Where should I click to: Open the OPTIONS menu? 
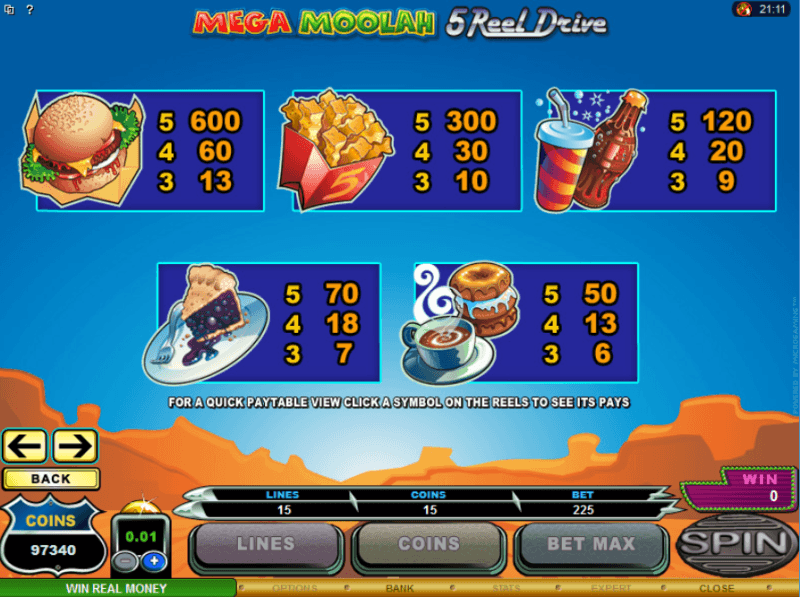[x=295, y=588]
